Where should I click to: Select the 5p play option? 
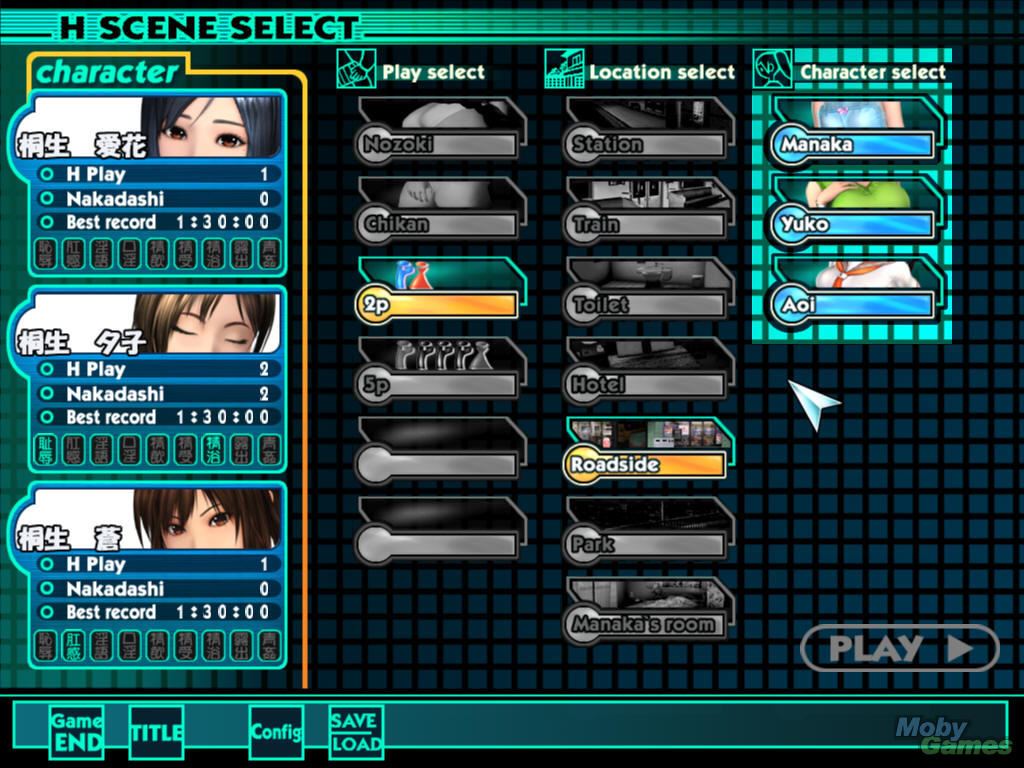click(x=438, y=384)
